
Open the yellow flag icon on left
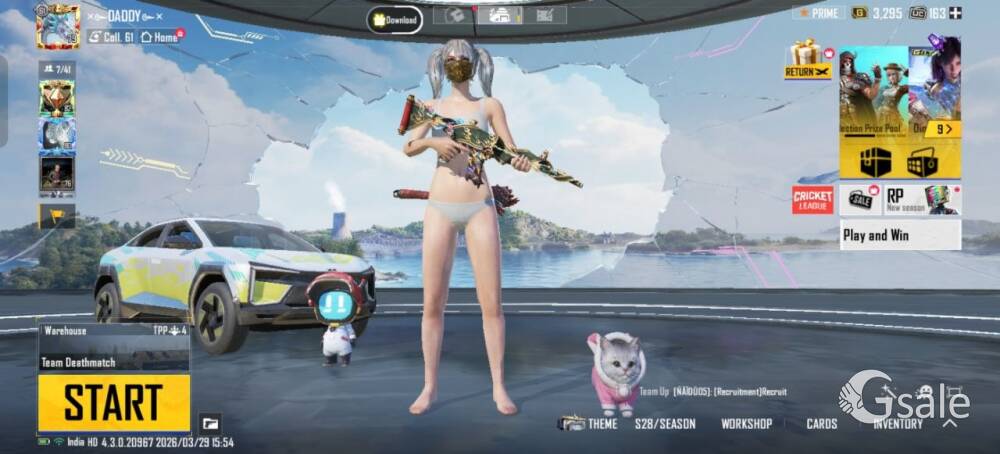(x=57, y=215)
